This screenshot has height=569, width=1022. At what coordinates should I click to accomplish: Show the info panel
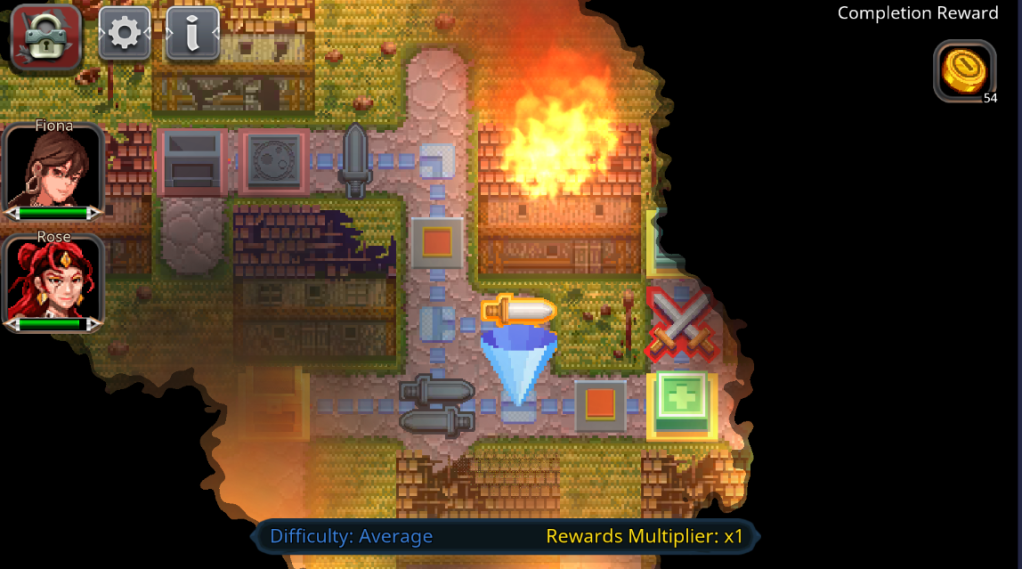click(192, 34)
